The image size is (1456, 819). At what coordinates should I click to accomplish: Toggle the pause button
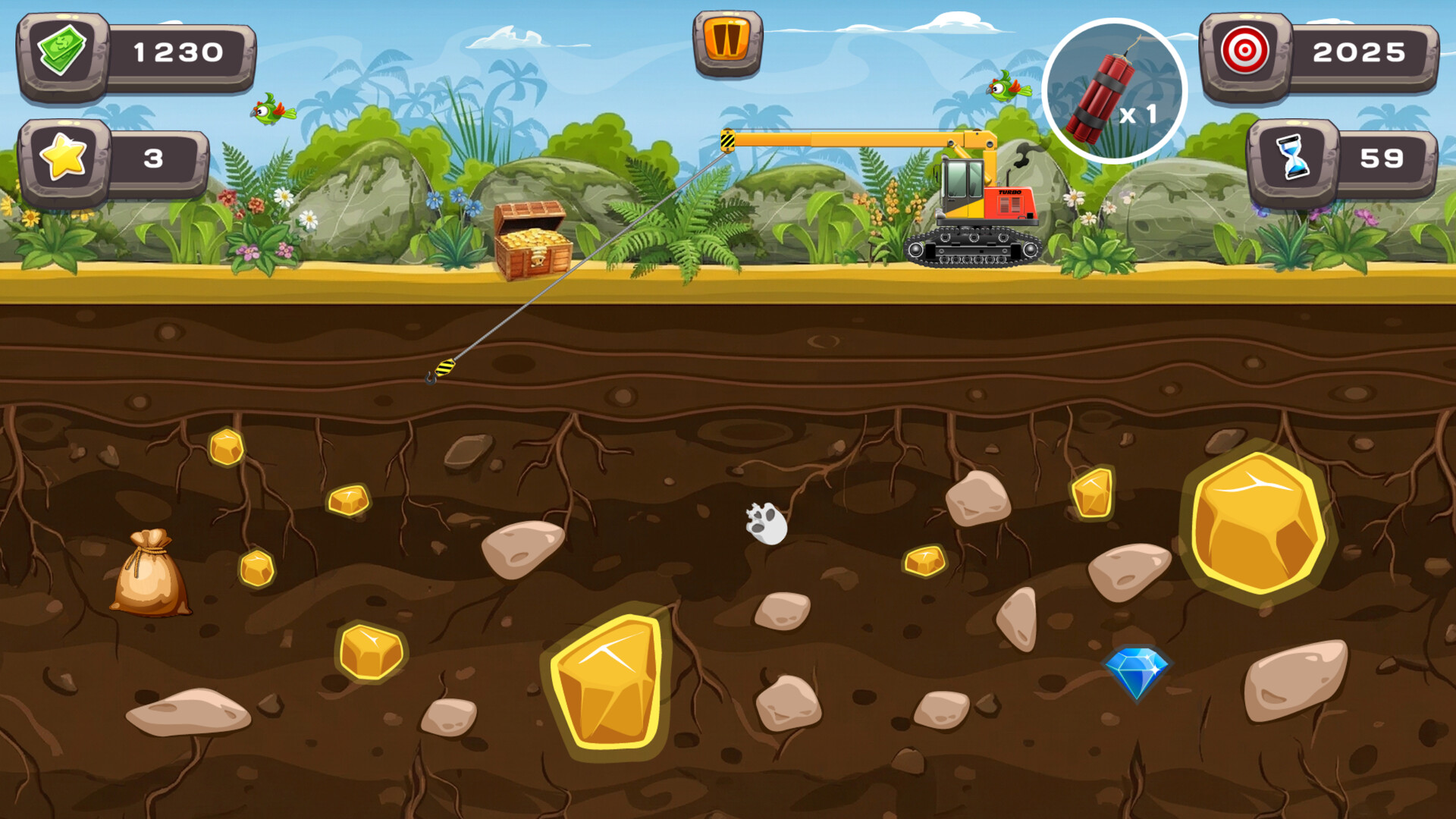[x=730, y=42]
